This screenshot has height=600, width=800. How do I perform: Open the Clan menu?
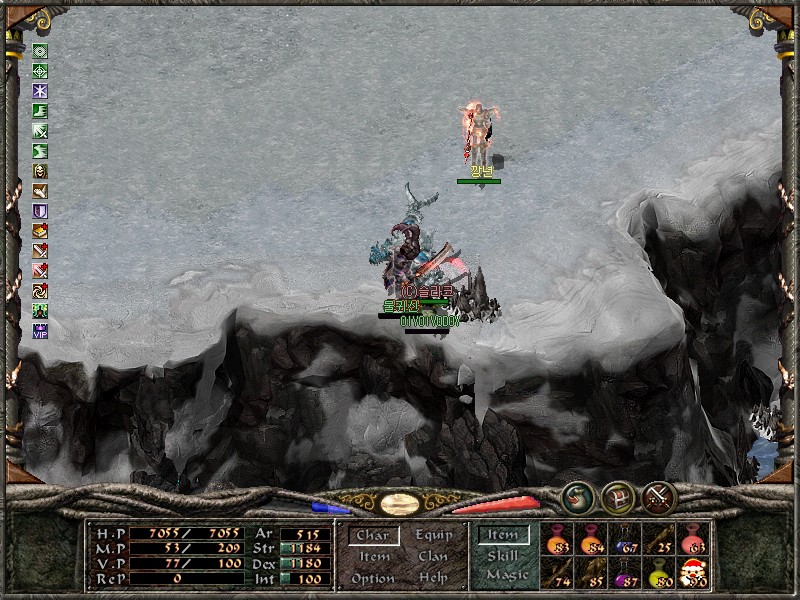click(x=433, y=557)
